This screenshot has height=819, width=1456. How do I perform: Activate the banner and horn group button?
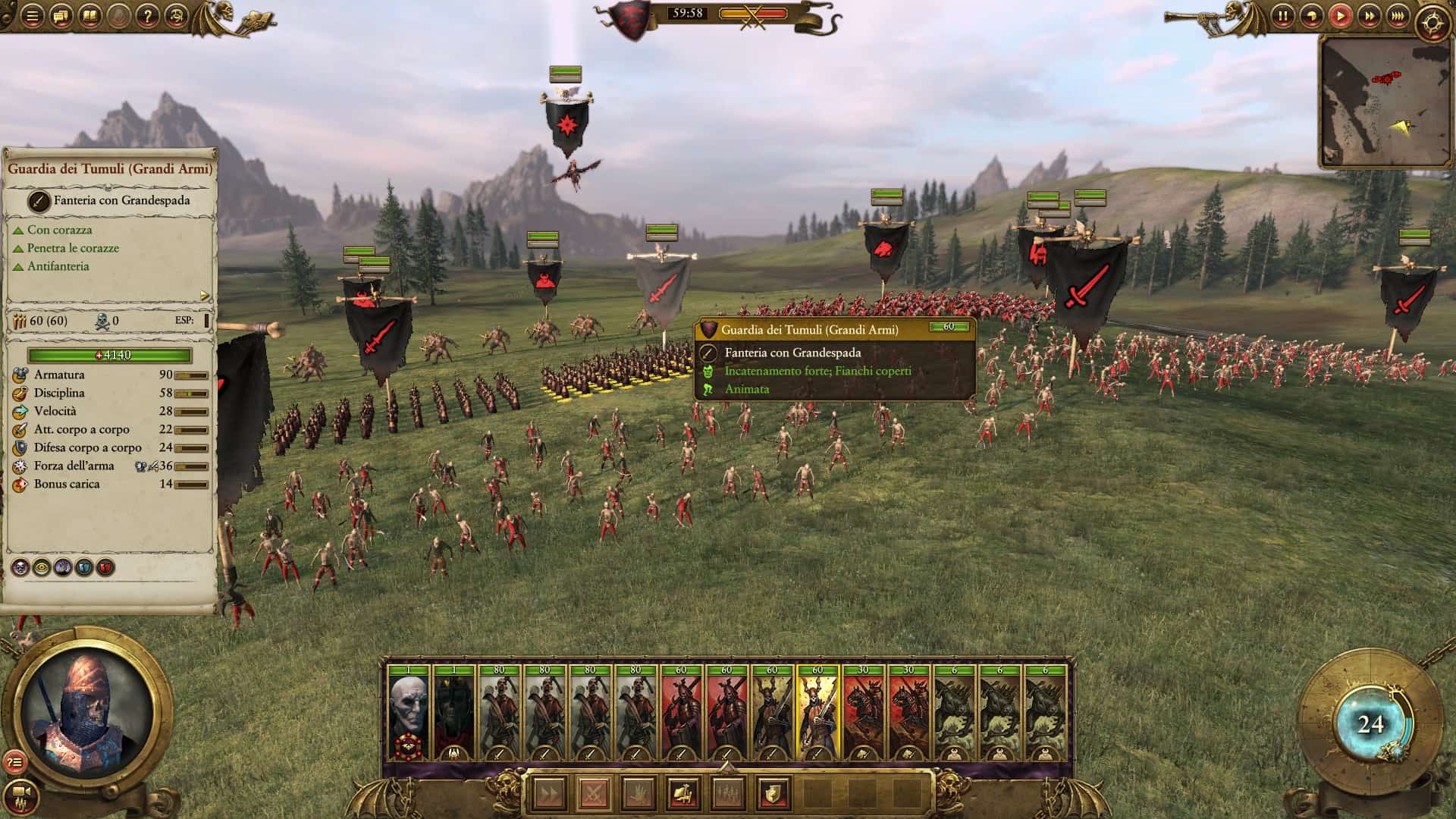(683, 795)
